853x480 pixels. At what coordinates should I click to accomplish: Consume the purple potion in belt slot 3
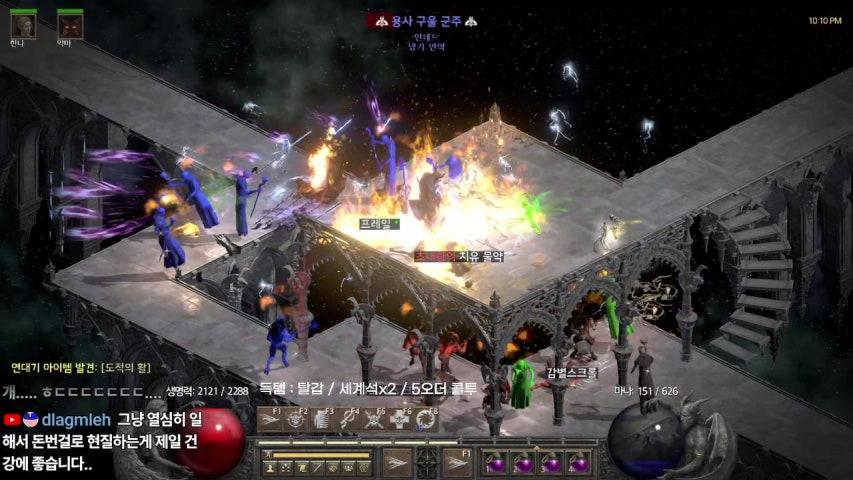click(551, 464)
